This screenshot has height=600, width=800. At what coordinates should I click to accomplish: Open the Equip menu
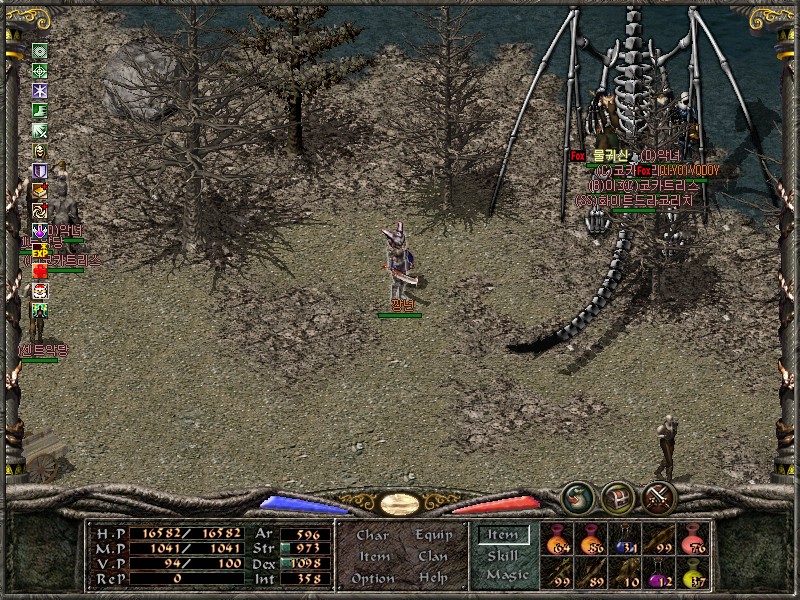pos(432,535)
